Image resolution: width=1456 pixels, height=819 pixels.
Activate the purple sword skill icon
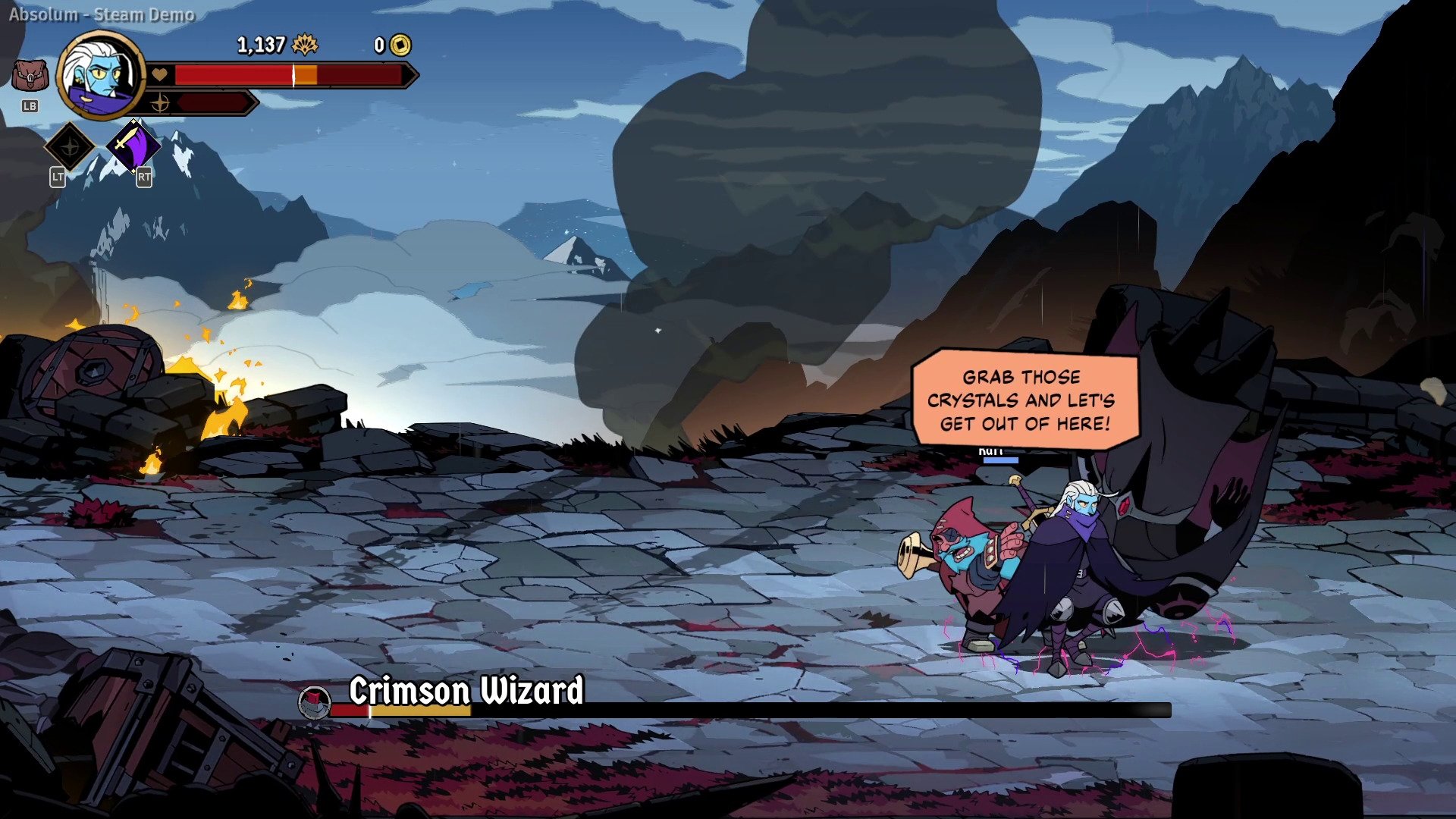133,145
